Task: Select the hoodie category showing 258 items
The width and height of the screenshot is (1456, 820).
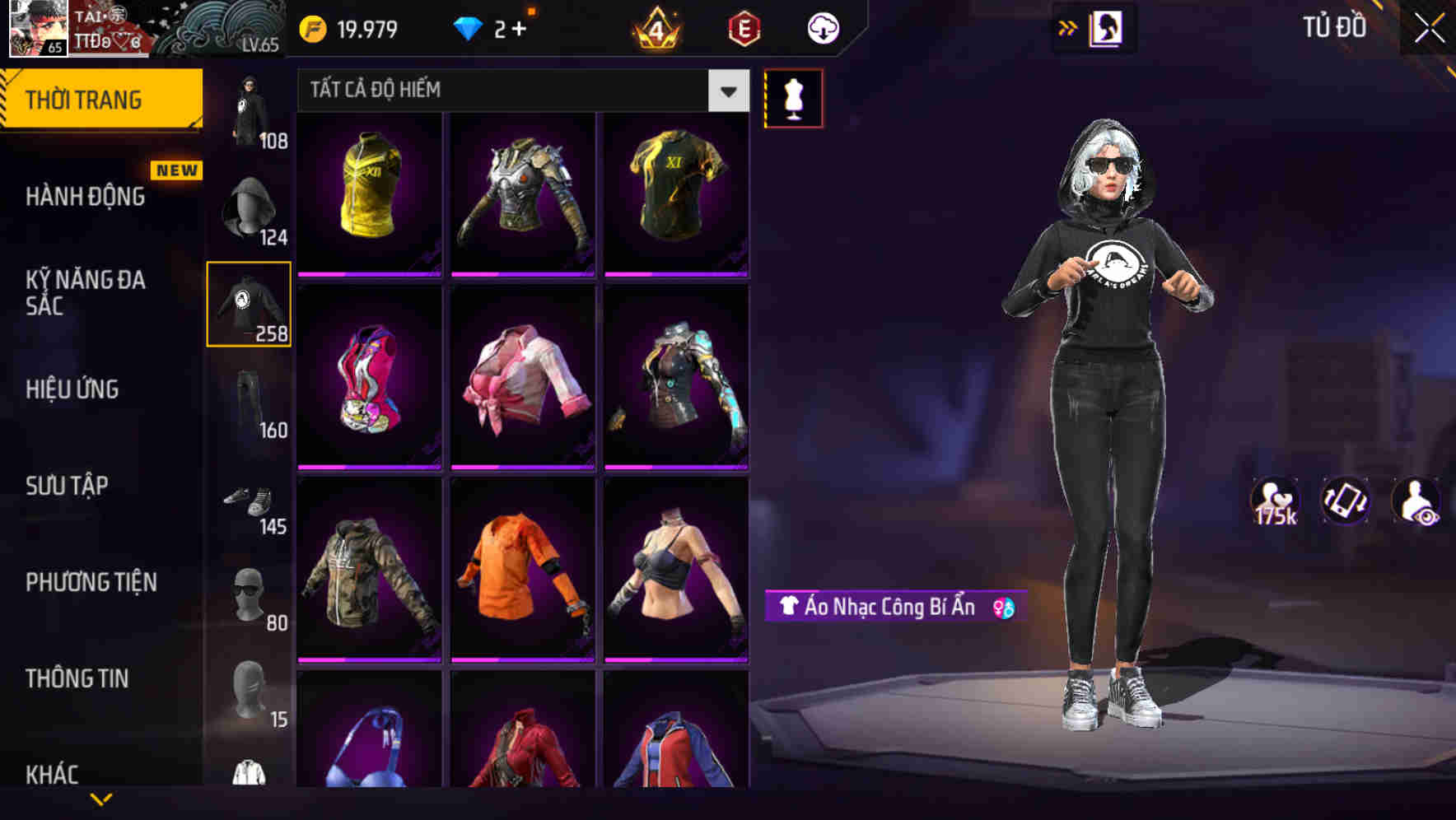Action: point(249,303)
